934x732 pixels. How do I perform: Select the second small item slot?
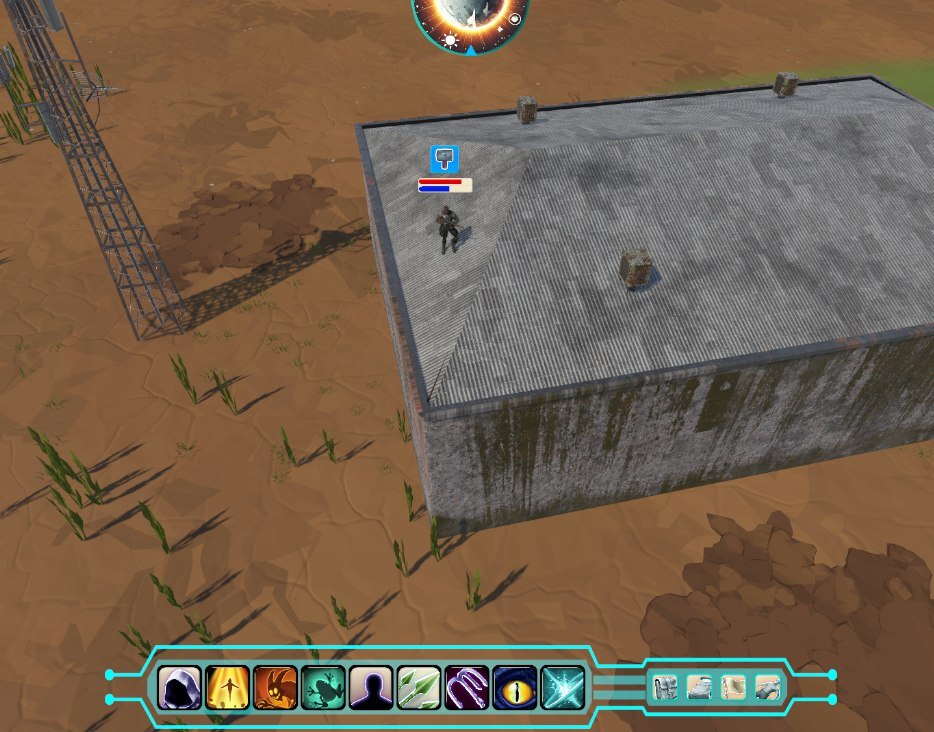coord(700,688)
